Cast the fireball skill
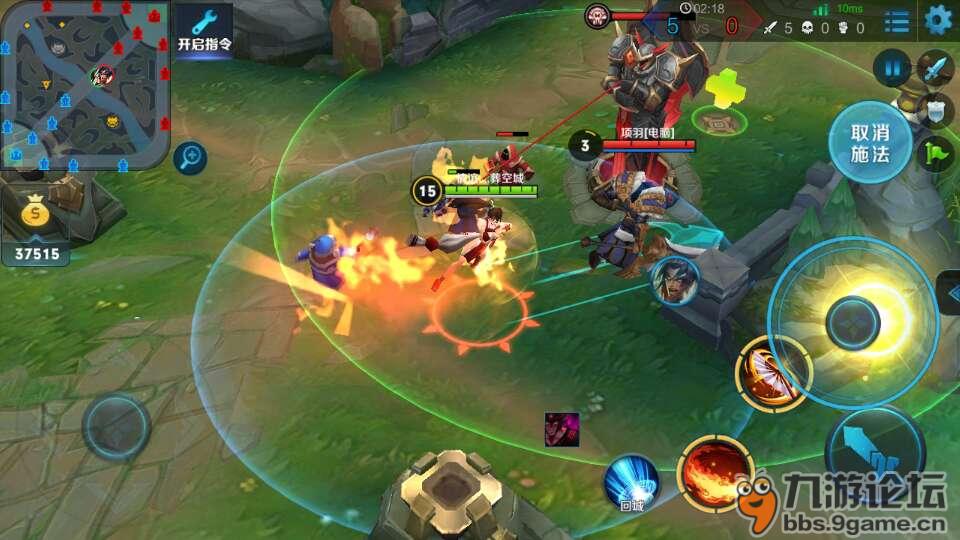 tap(714, 471)
